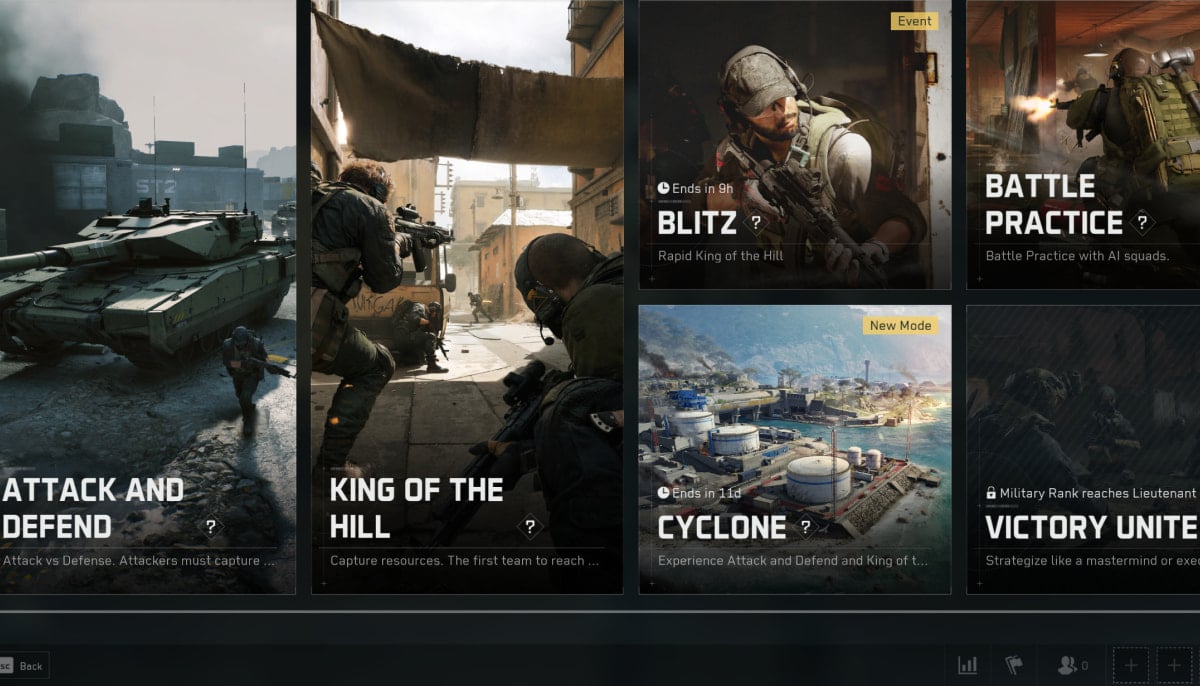Open King of the Hill help icon
1200x686 pixels.
530,527
